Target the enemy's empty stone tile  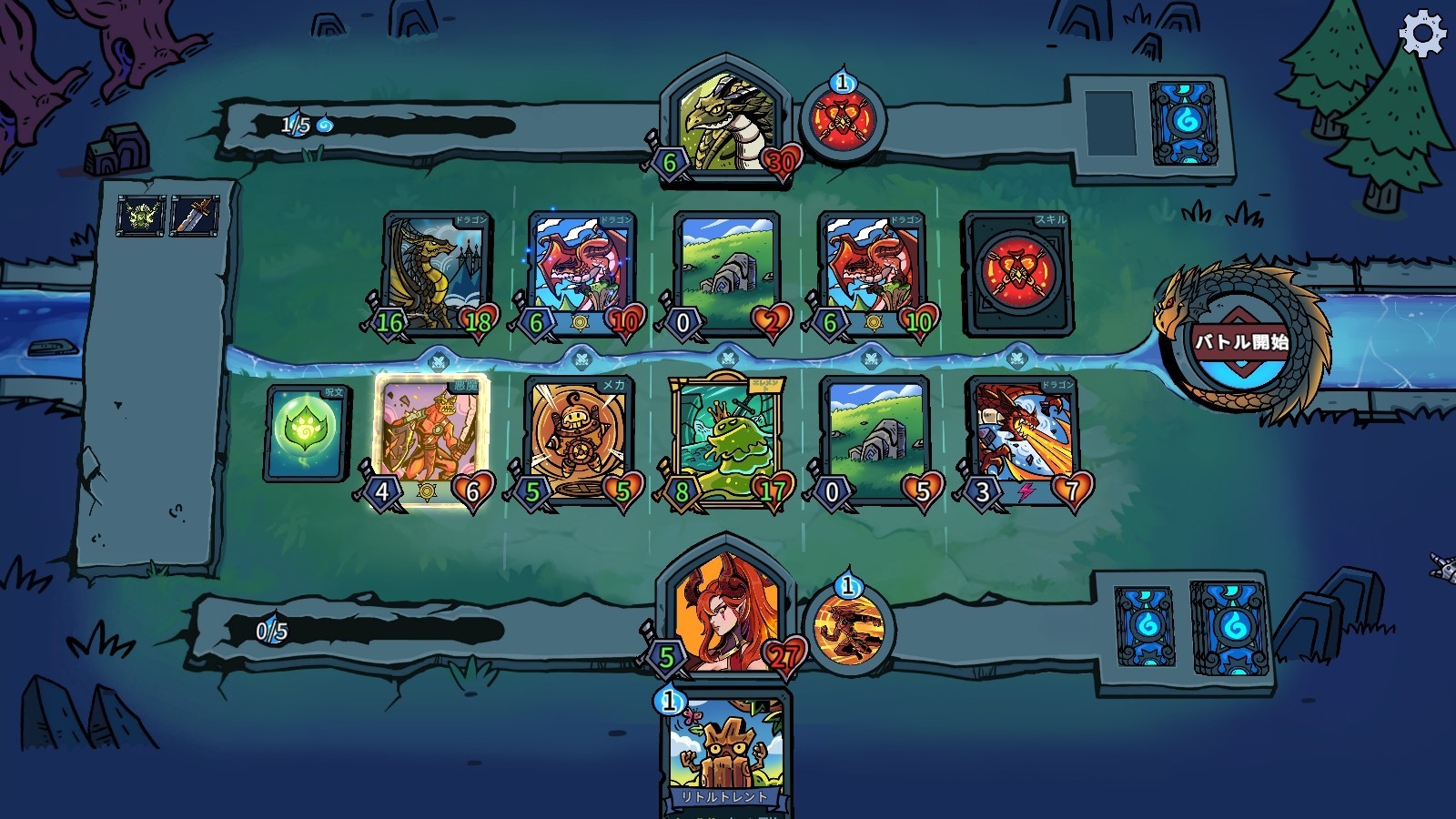[x=725, y=272]
